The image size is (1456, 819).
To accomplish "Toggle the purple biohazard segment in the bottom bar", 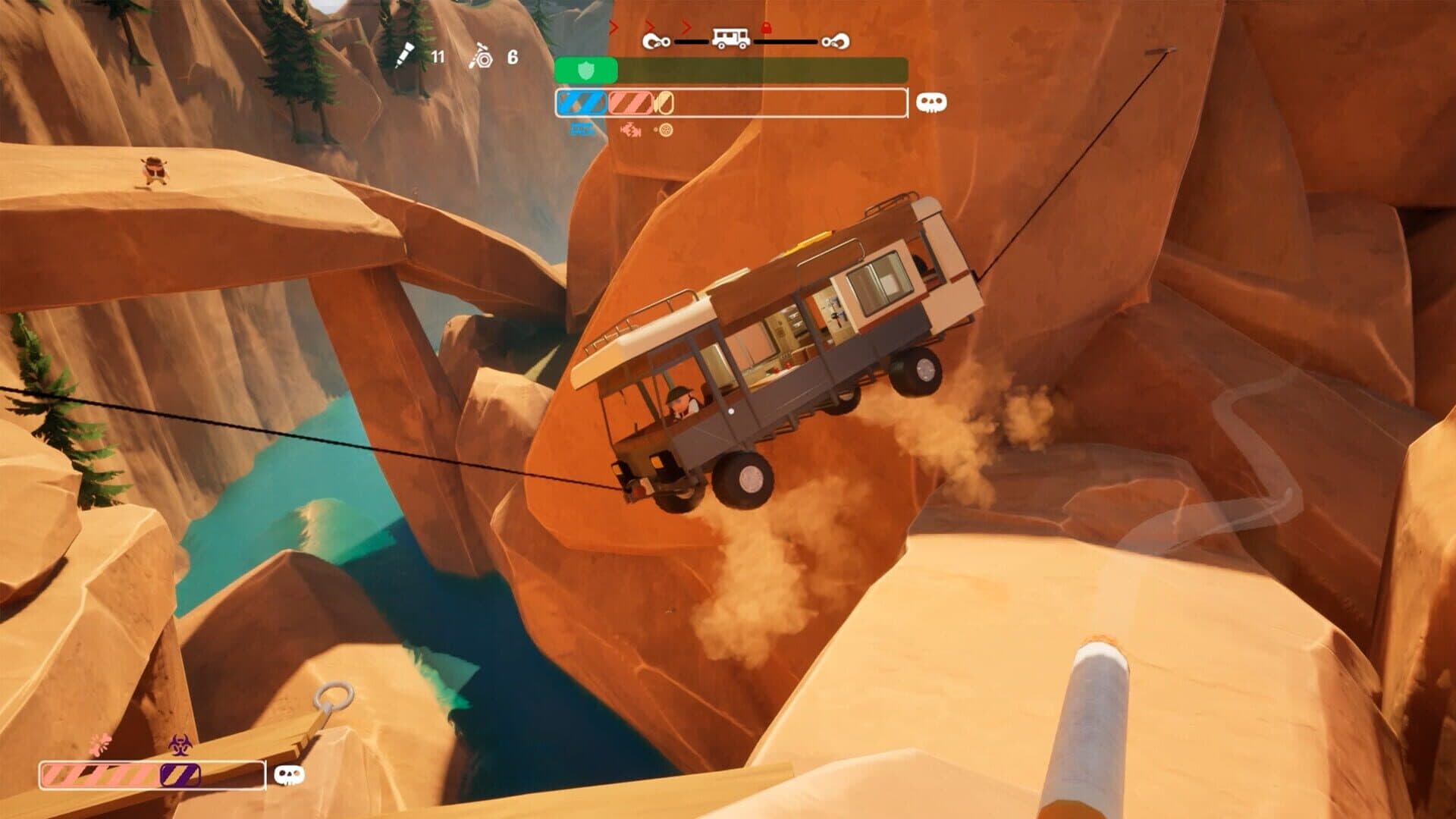I will (x=180, y=775).
